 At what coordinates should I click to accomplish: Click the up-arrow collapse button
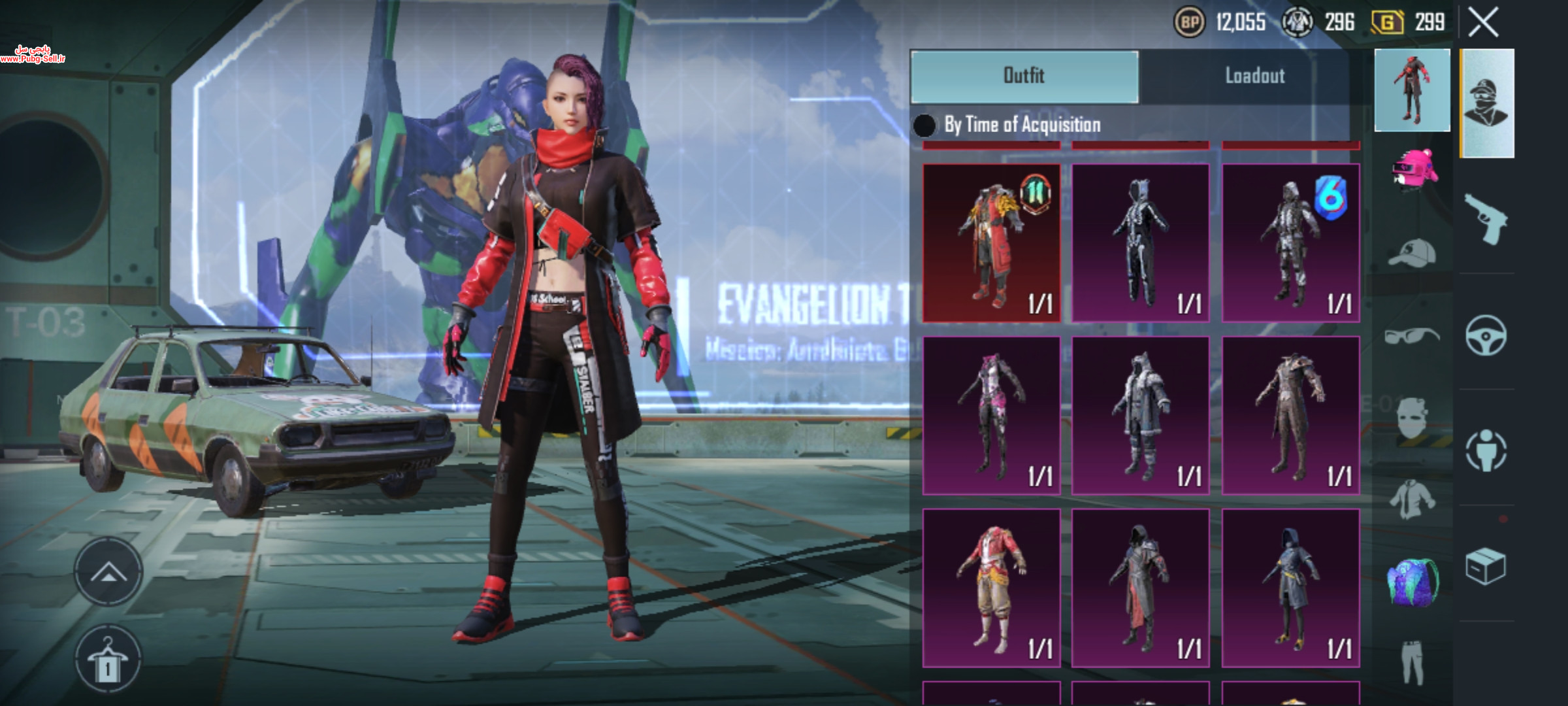tap(108, 572)
